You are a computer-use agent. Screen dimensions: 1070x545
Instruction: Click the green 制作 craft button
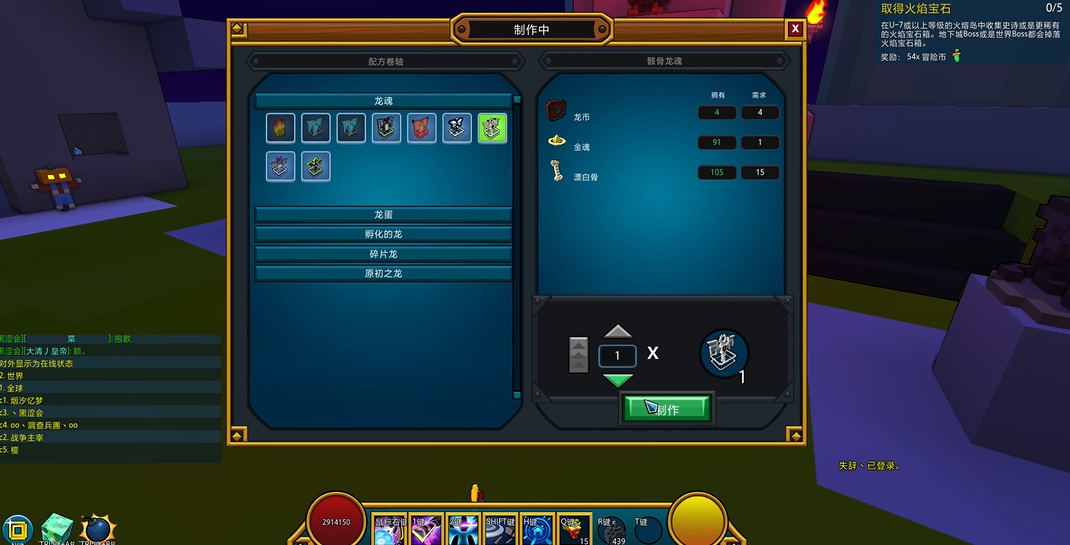tap(667, 408)
